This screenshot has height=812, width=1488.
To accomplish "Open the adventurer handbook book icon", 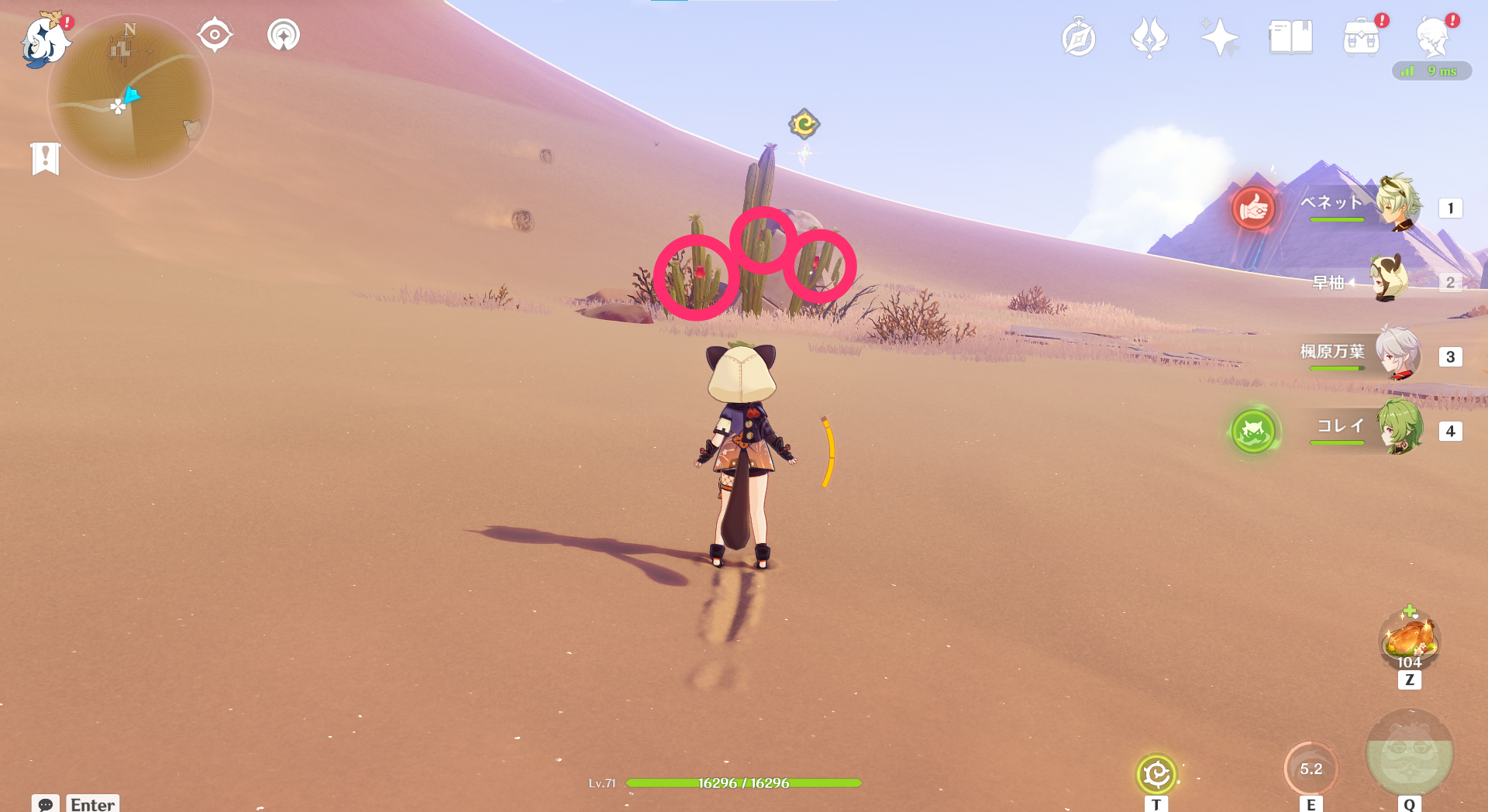I will (x=1290, y=38).
